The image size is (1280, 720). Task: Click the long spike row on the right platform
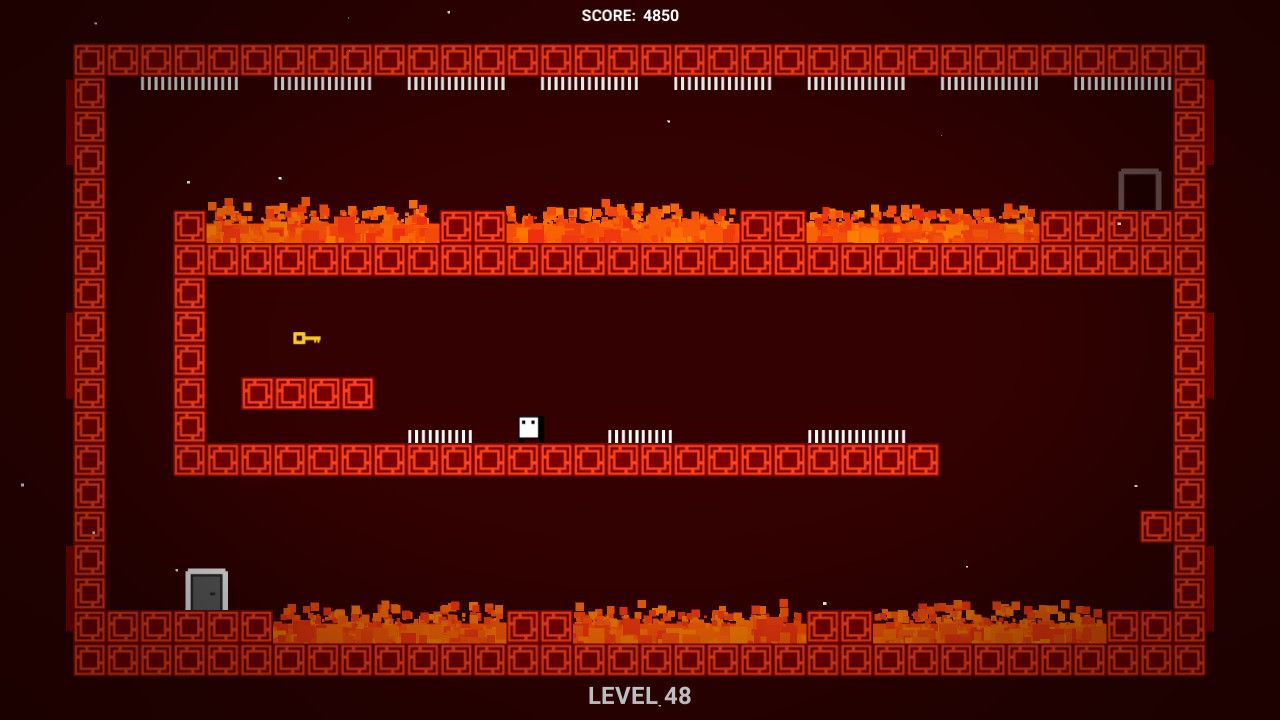pyautogui.click(x=855, y=436)
